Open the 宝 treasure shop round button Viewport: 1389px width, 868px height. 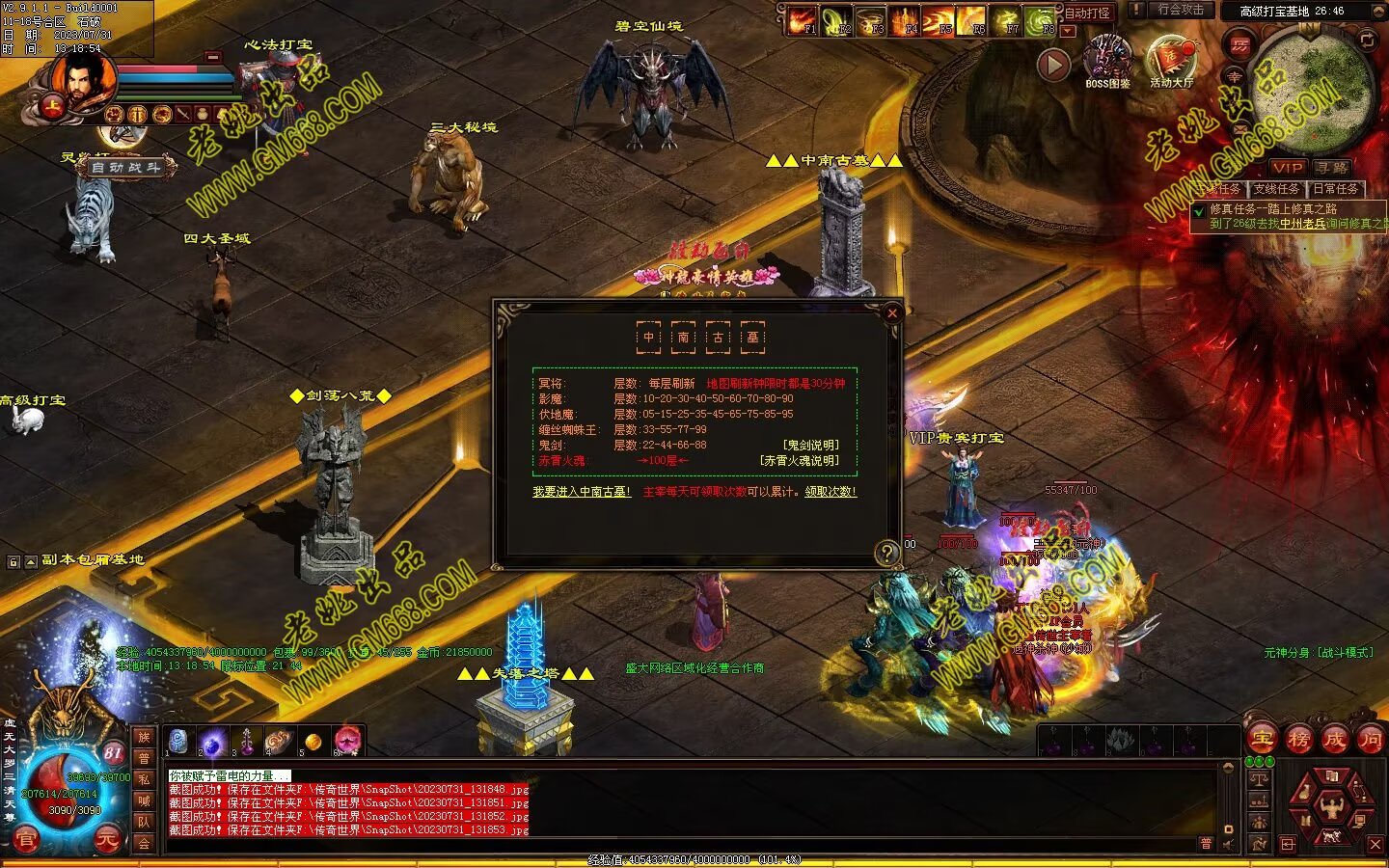(x=1262, y=740)
